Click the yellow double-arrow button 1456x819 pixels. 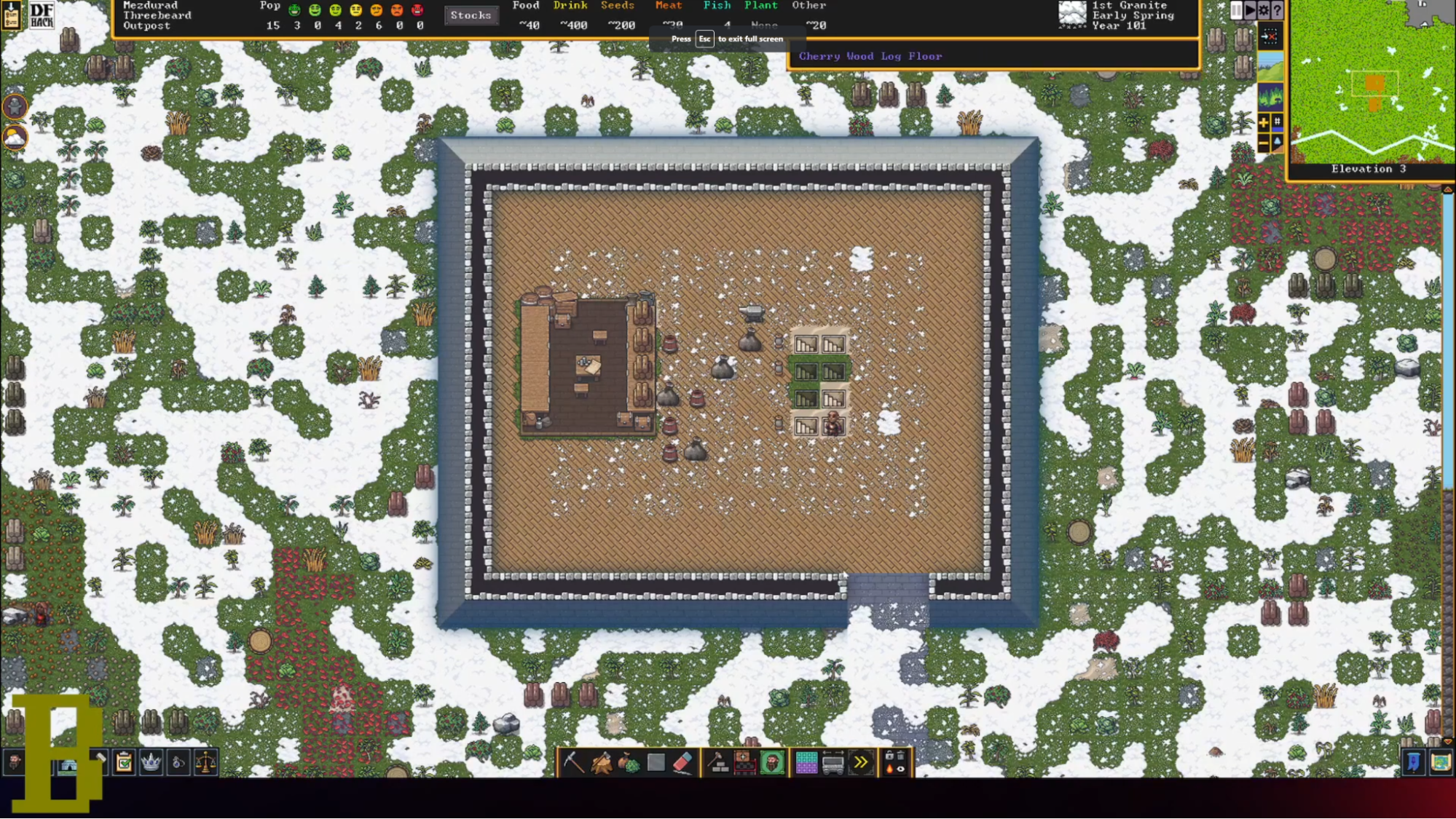(861, 762)
